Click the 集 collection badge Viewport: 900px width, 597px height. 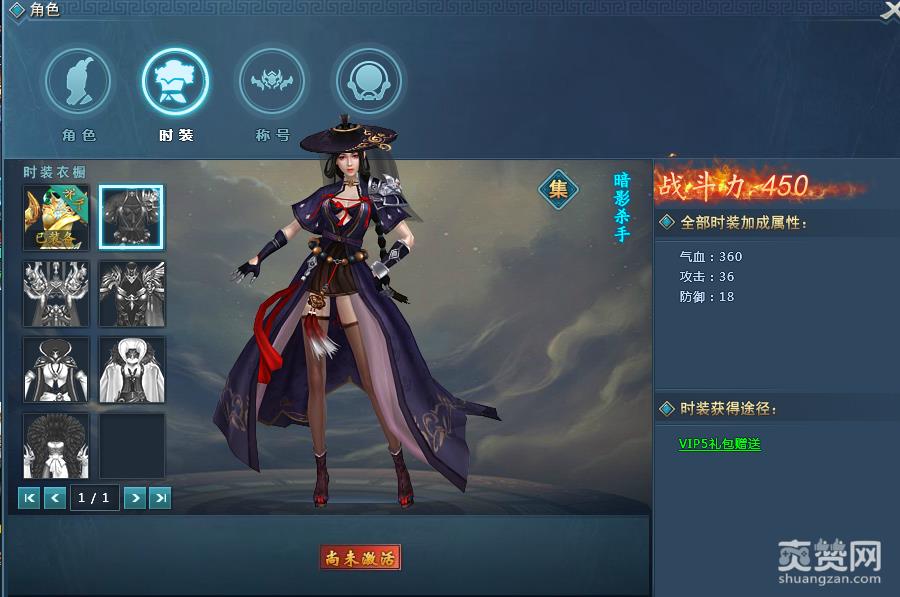click(x=559, y=188)
